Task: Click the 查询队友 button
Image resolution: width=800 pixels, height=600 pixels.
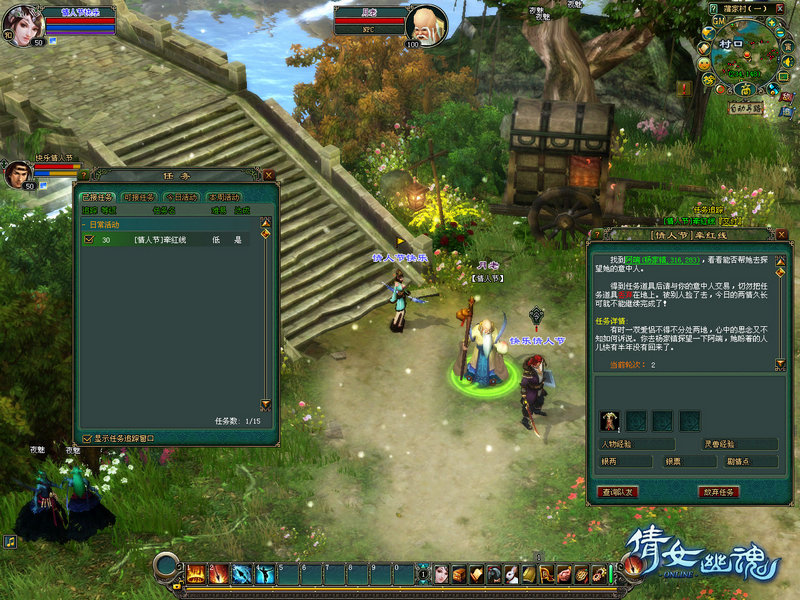Action: point(617,491)
